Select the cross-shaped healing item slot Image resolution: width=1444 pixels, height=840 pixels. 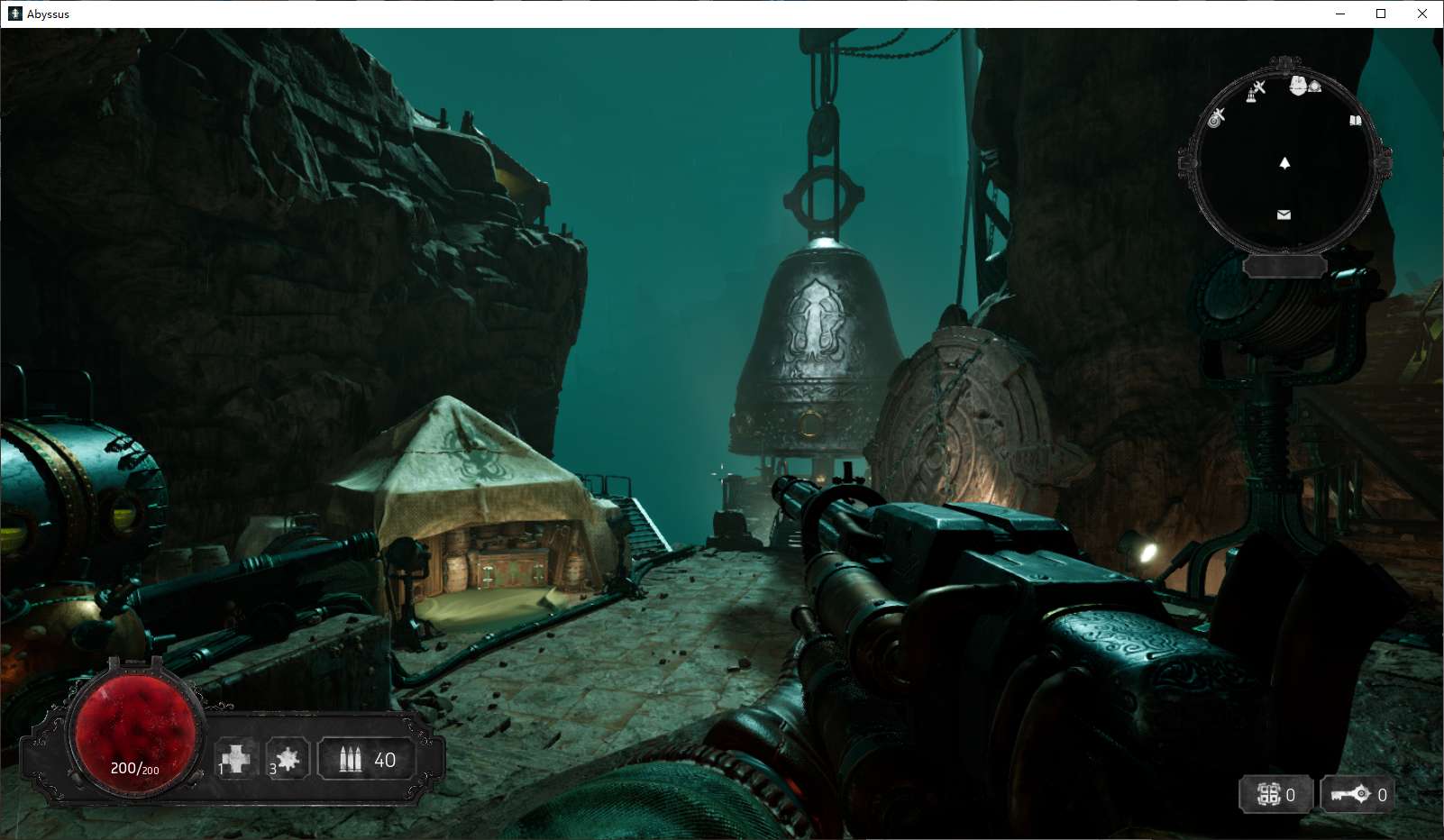(x=236, y=759)
